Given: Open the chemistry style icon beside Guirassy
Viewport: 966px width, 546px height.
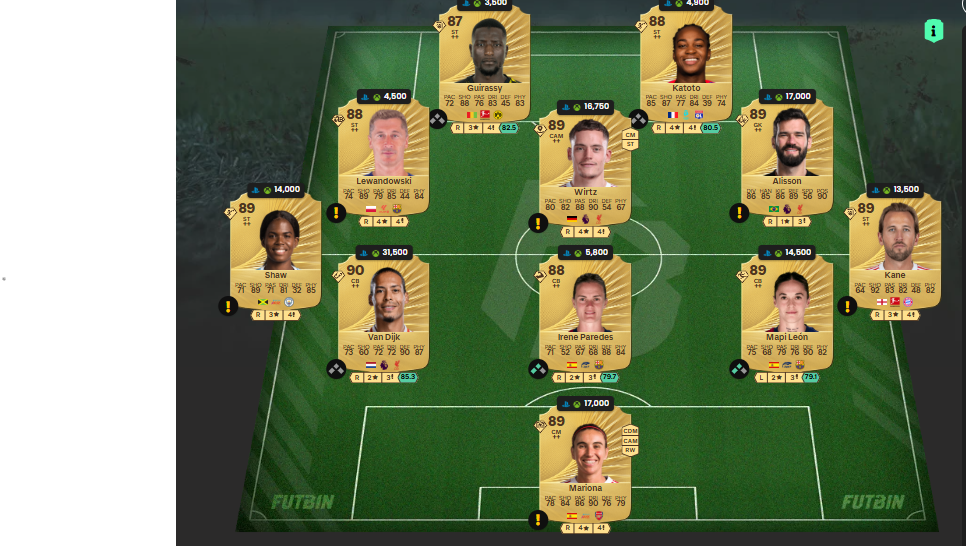Looking at the screenshot, I should click(437, 119).
